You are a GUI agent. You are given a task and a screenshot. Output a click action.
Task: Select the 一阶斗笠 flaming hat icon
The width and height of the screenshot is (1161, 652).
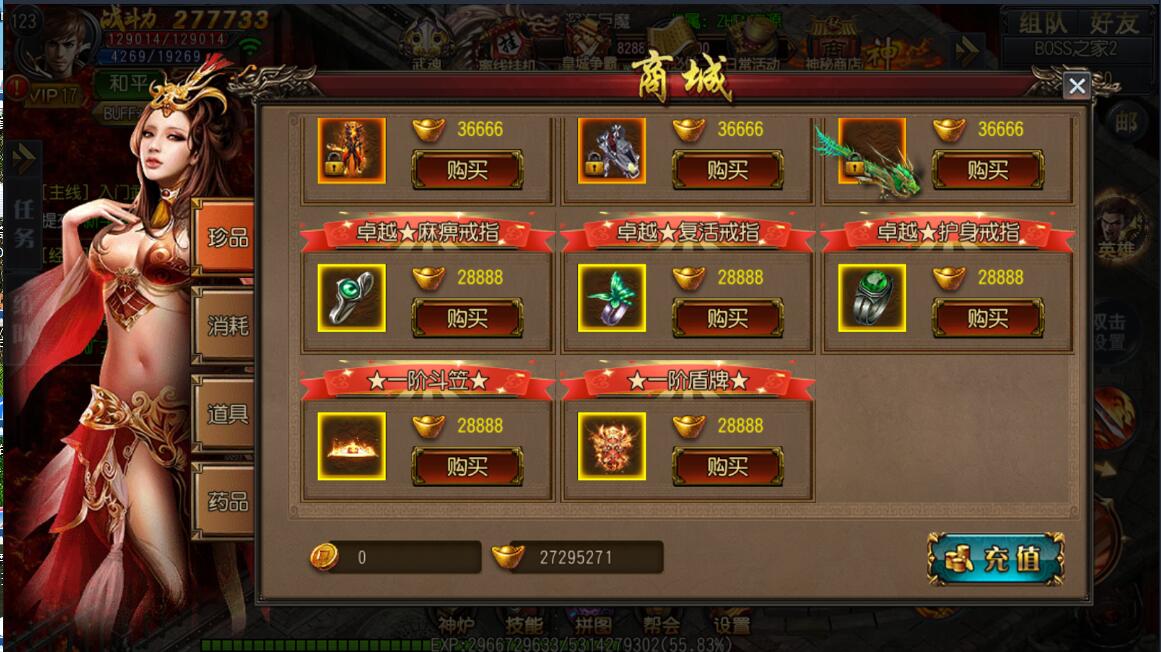tap(351, 446)
